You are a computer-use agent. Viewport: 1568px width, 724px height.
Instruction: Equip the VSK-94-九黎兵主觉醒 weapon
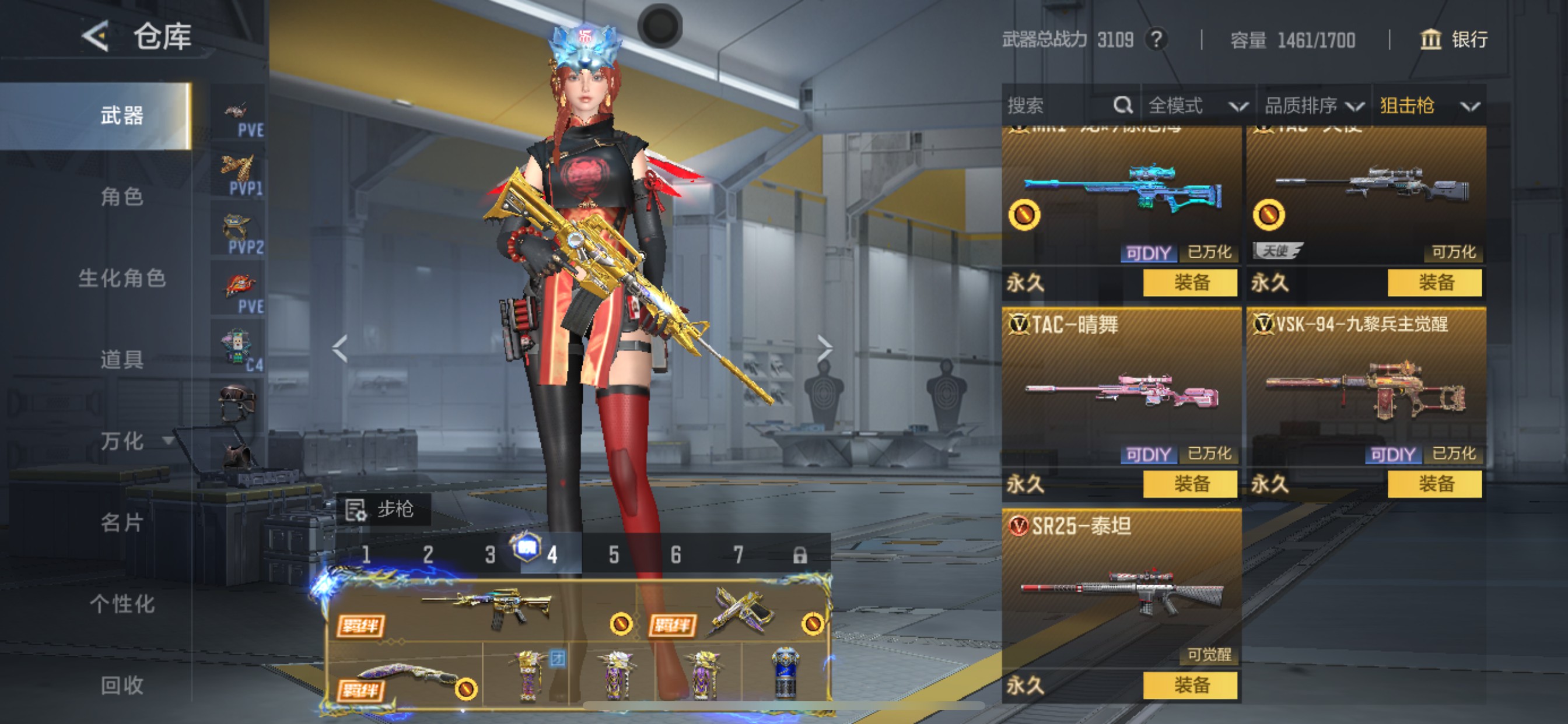(1434, 484)
